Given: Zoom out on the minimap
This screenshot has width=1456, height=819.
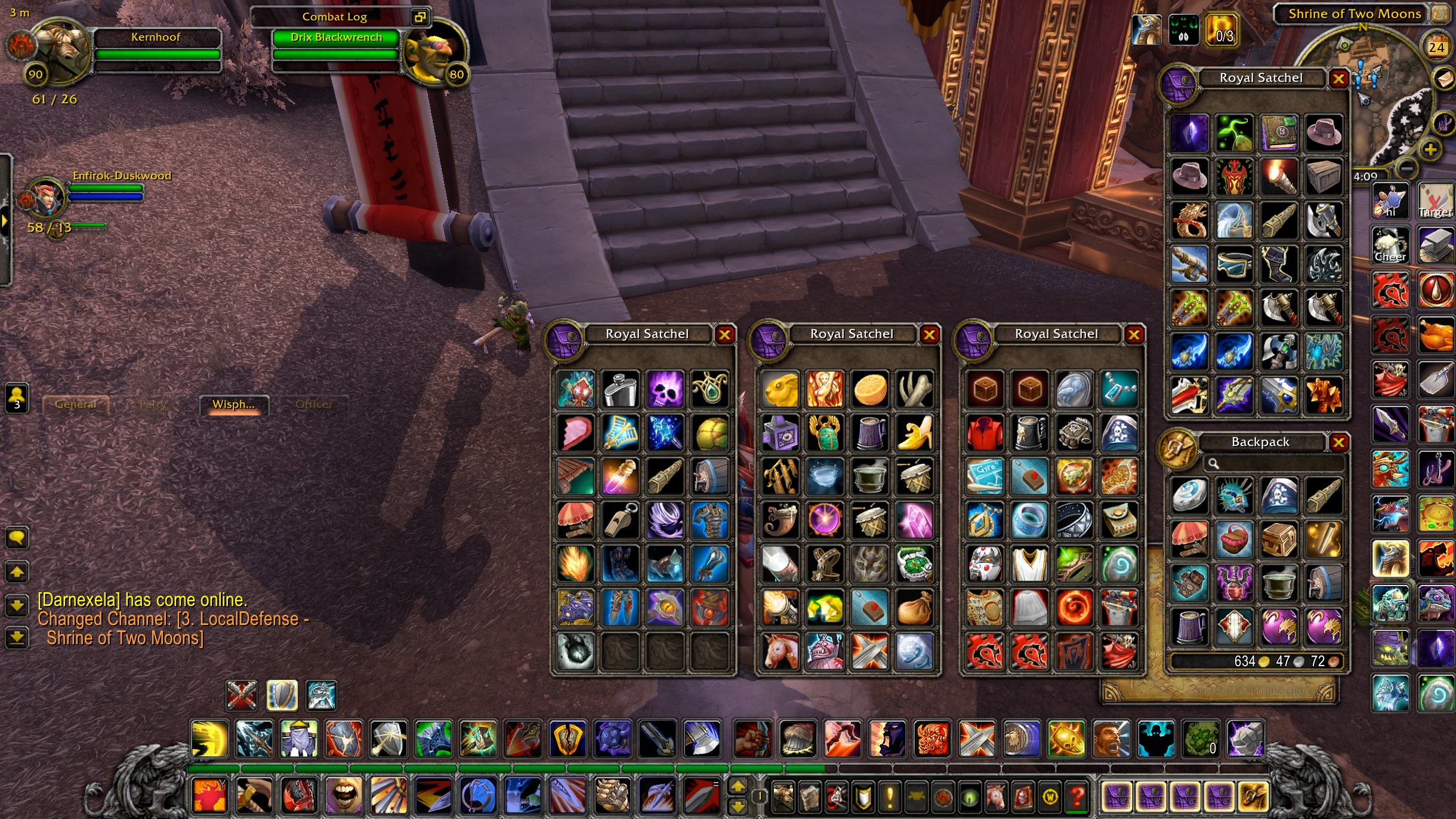Looking at the screenshot, I should [1406, 169].
